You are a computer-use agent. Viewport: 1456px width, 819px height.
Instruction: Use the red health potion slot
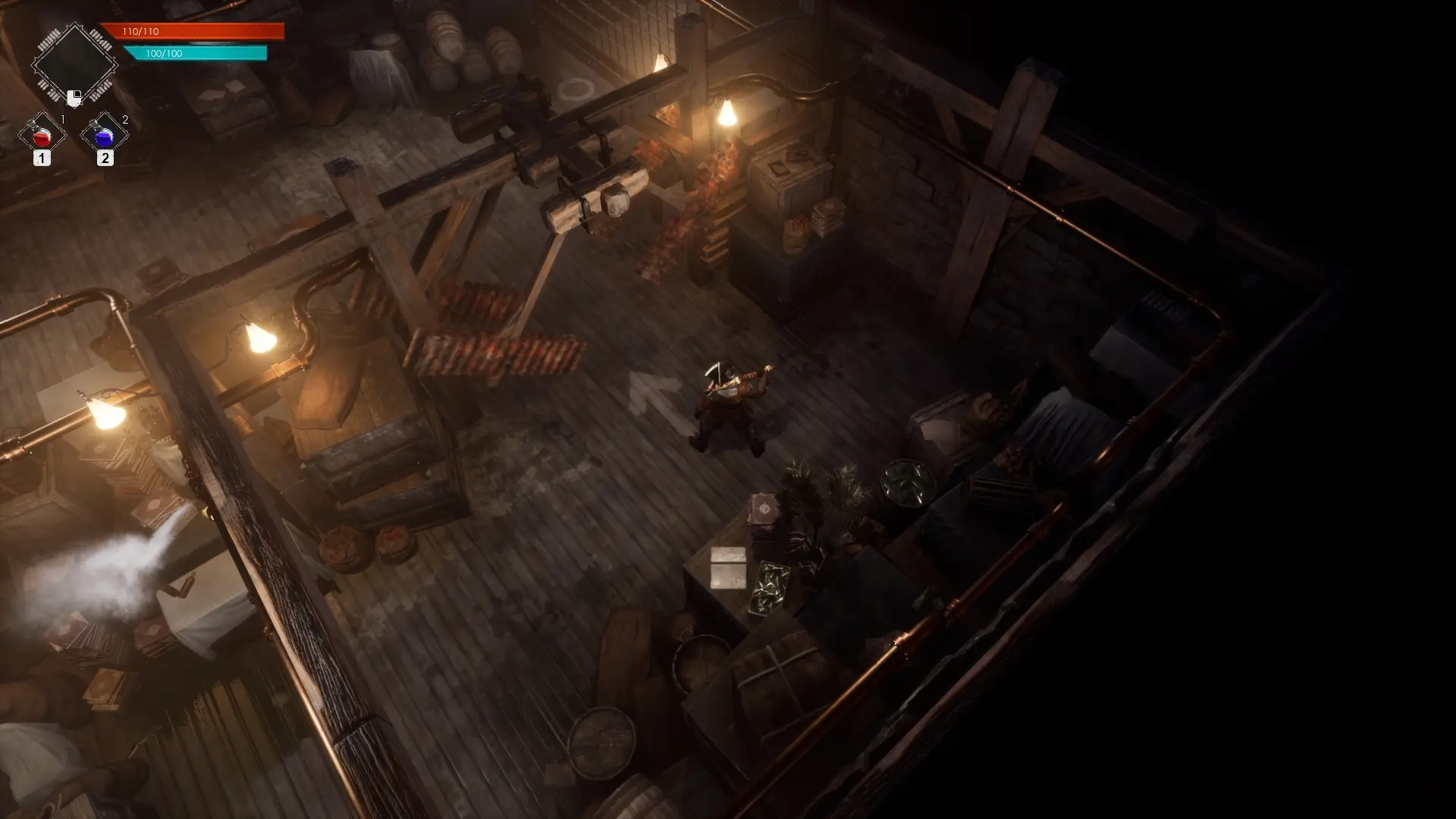click(42, 136)
